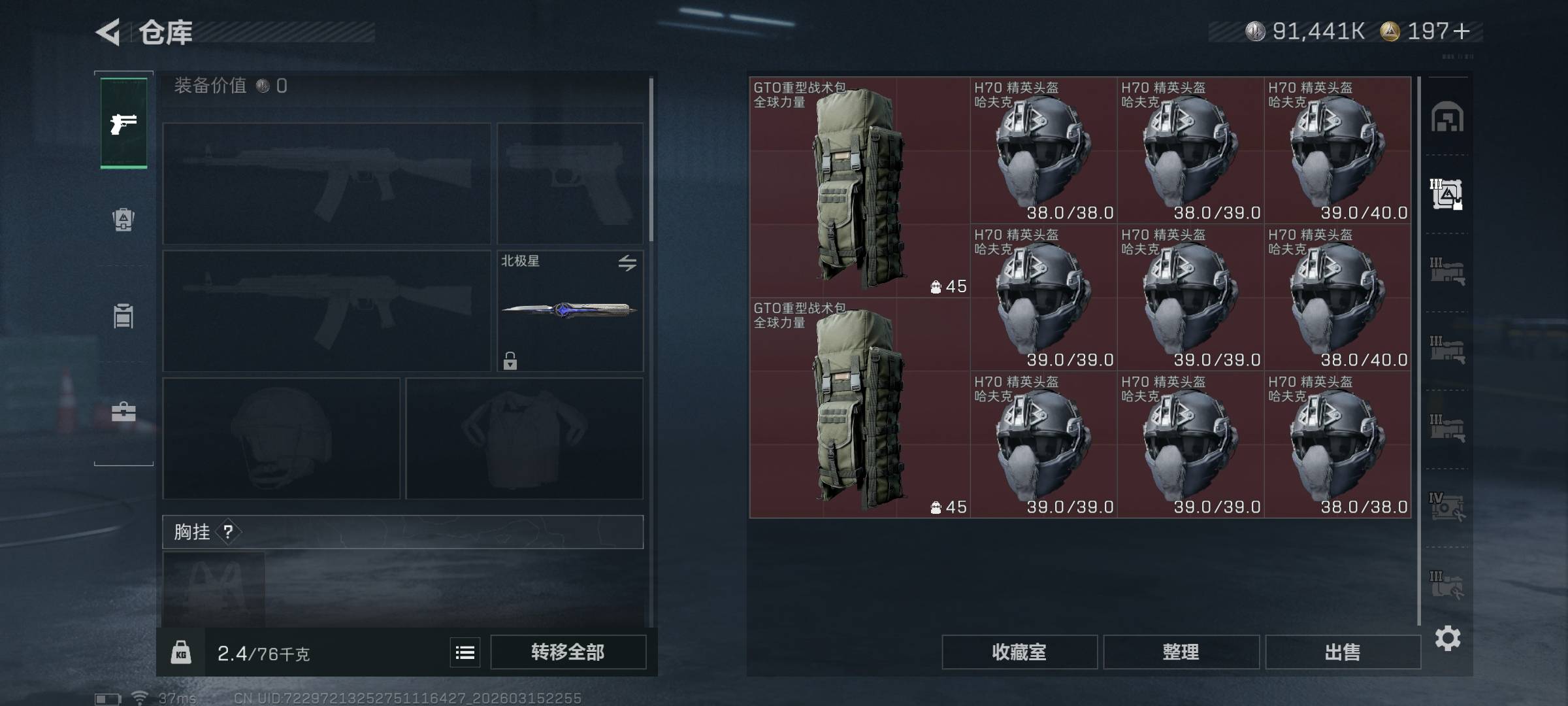Show the 胸挂 chest rig help tooltip
1568x706 pixels.
(x=228, y=532)
